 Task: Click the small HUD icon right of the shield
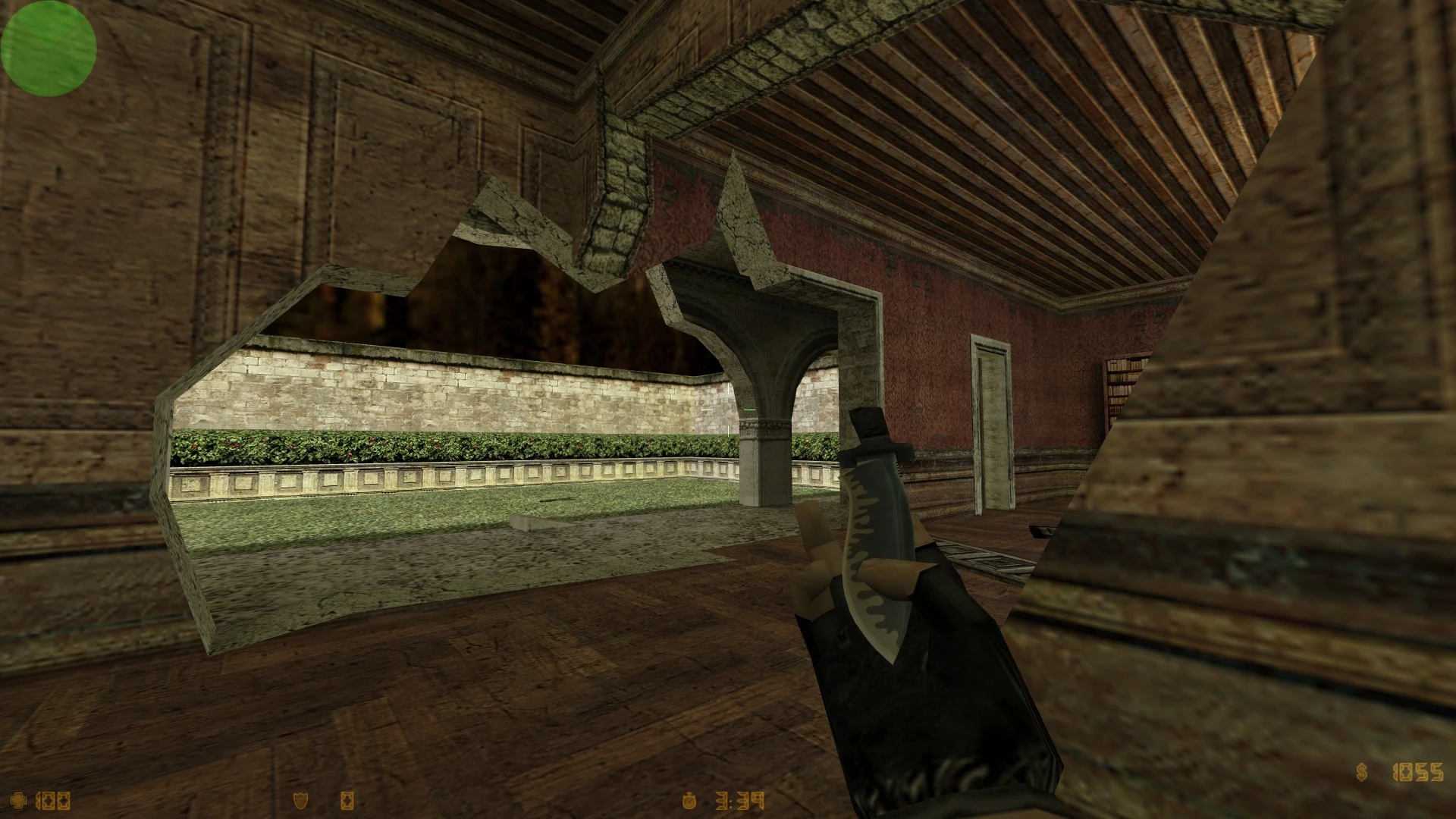[x=347, y=801]
